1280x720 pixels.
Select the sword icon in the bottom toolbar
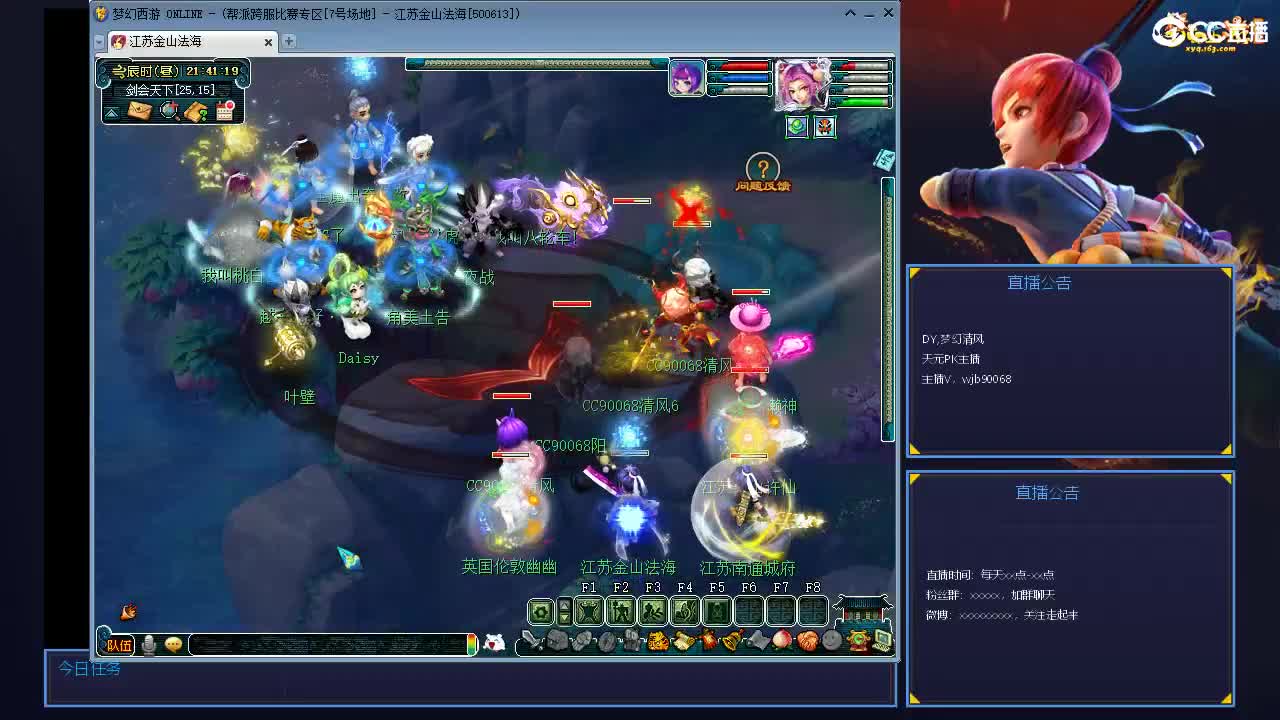tap(529, 640)
